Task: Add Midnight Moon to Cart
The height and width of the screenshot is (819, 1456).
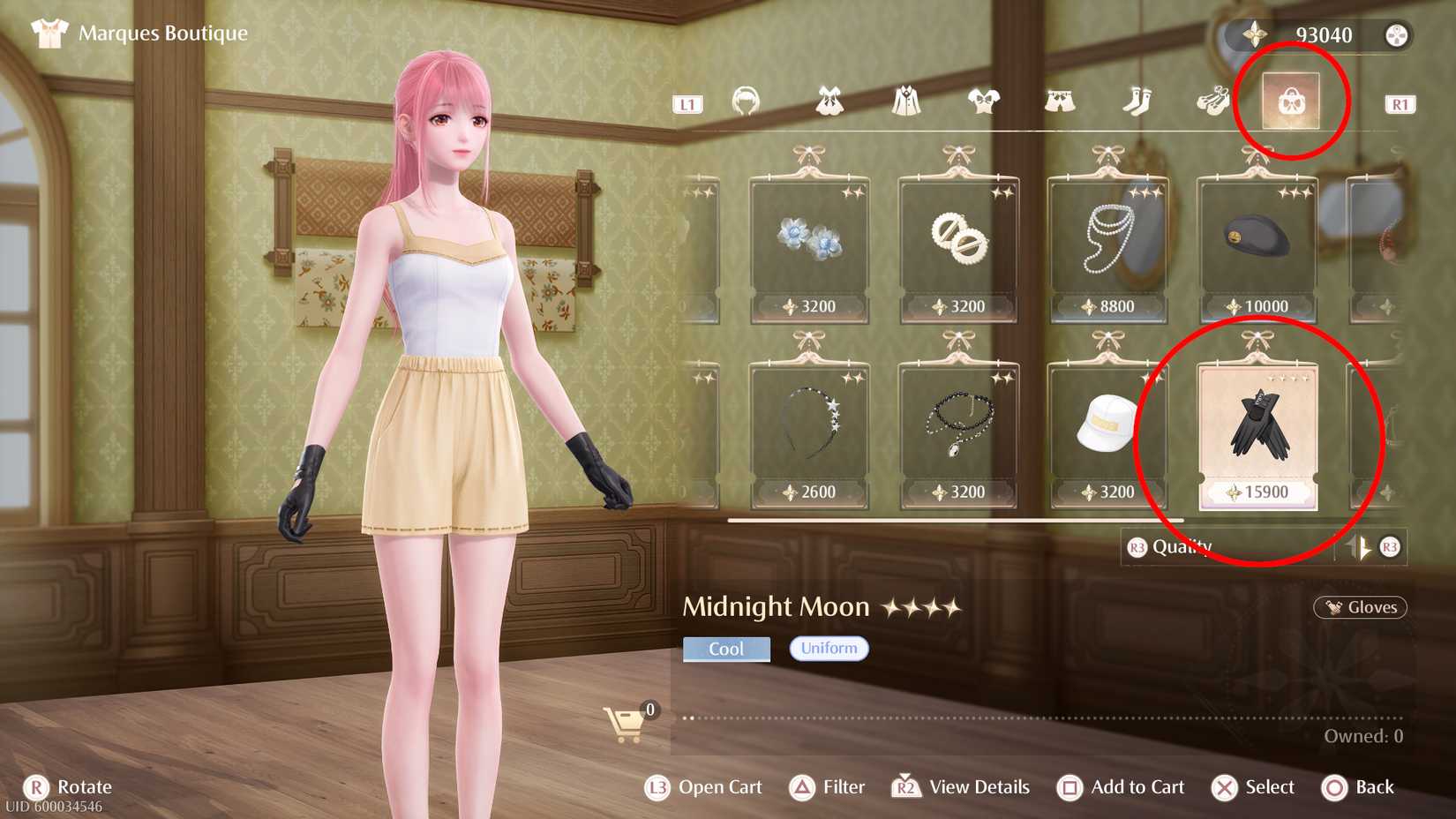Action: pyautogui.click(x=1121, y=786)
